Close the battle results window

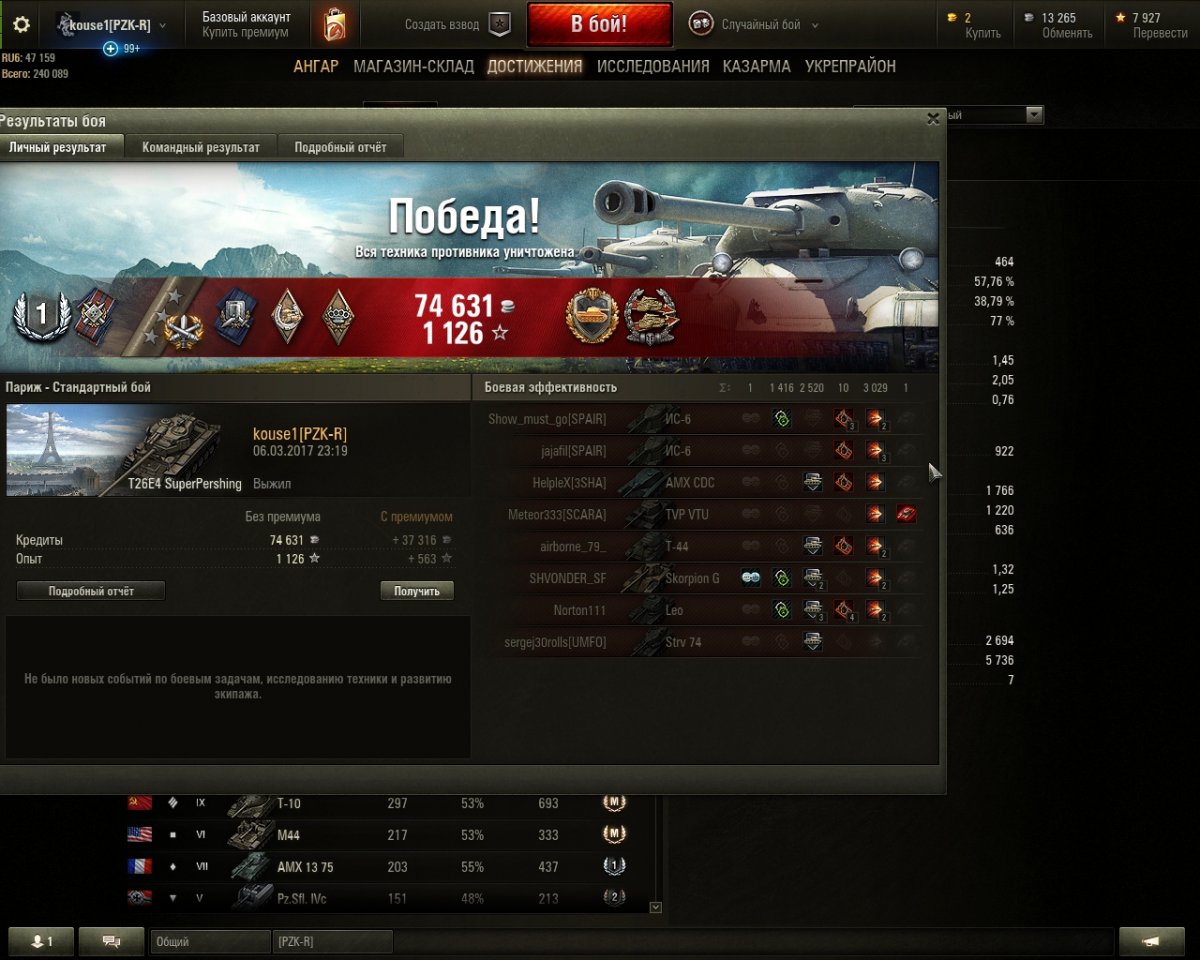(x=933, y=119)
